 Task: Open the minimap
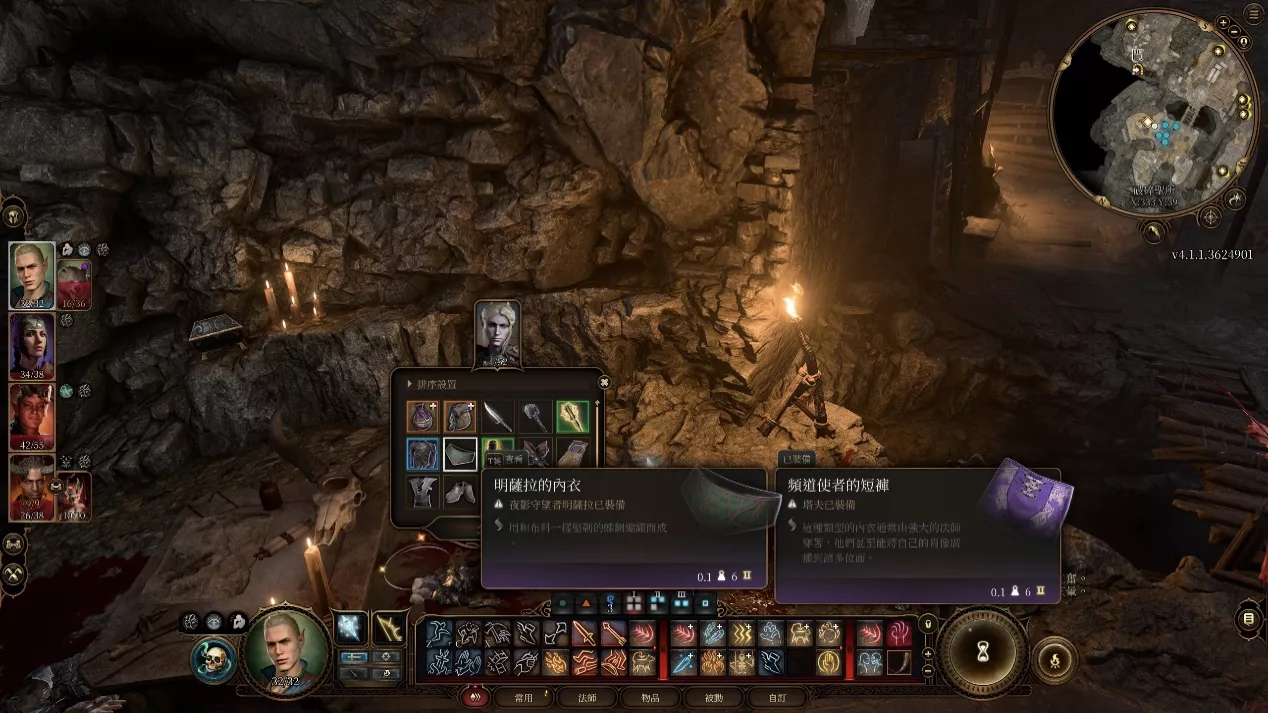(x=1153, y=115)
